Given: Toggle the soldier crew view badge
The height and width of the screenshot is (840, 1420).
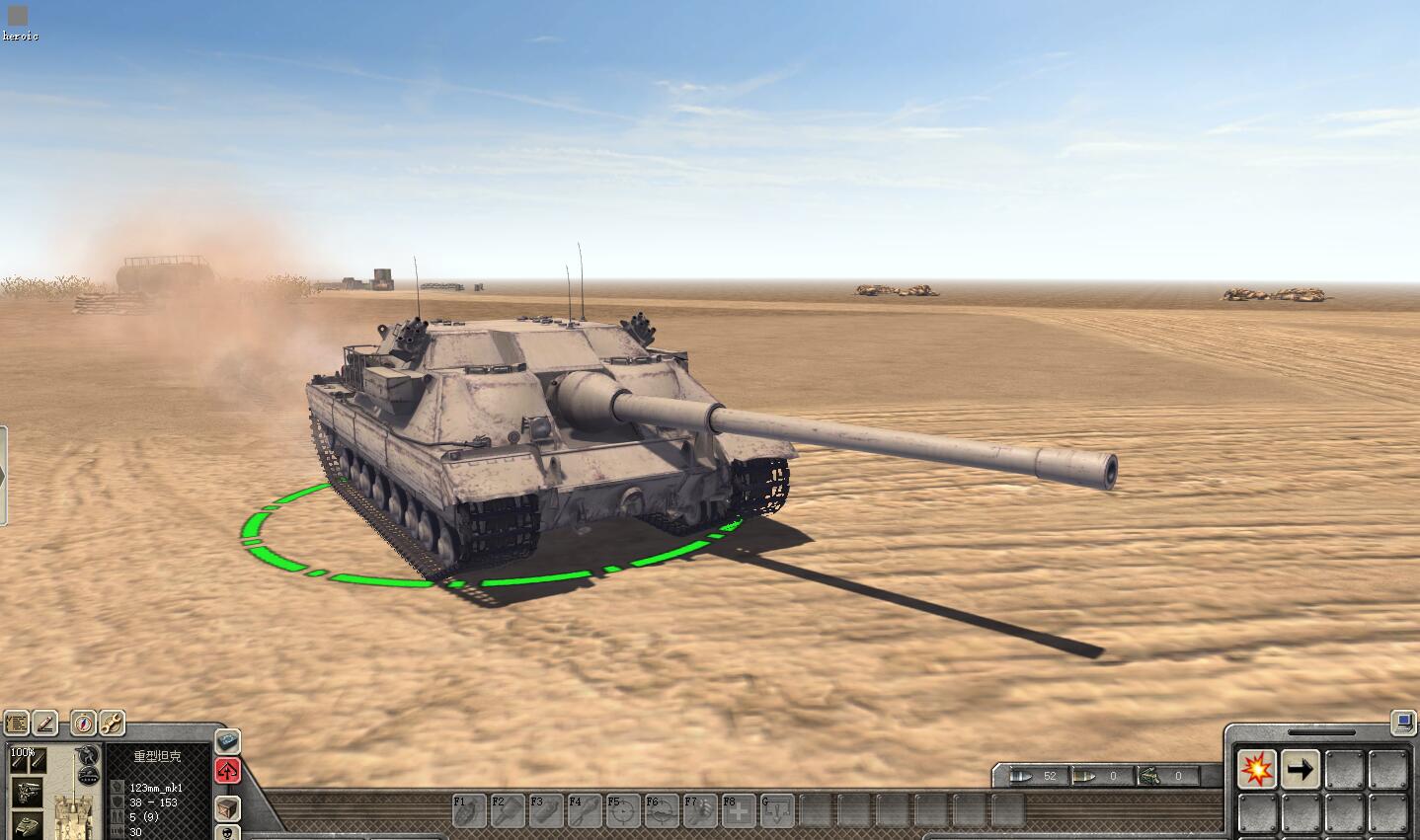Looking at the screenshot, I should (88, 753).
